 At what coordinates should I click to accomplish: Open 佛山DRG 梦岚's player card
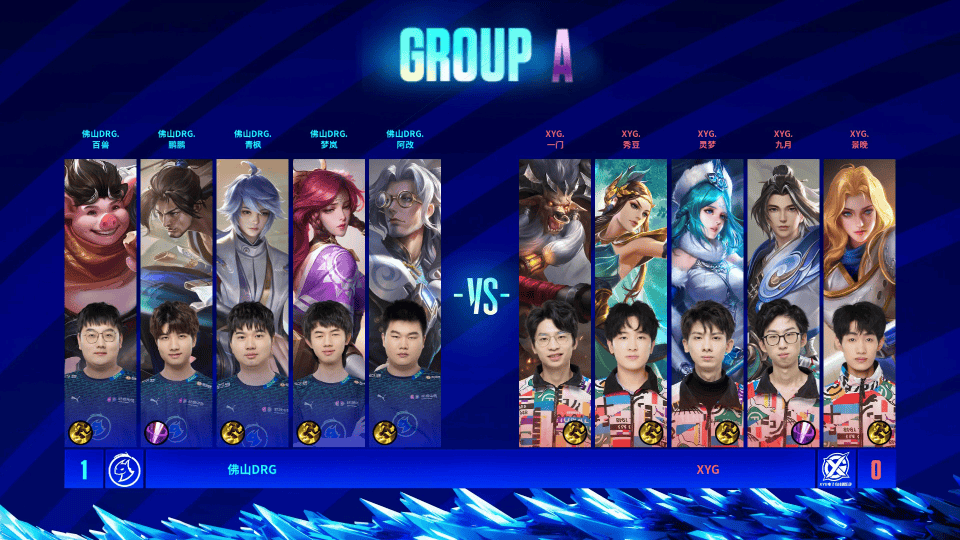pyautogui.click(x=328, y=300)
